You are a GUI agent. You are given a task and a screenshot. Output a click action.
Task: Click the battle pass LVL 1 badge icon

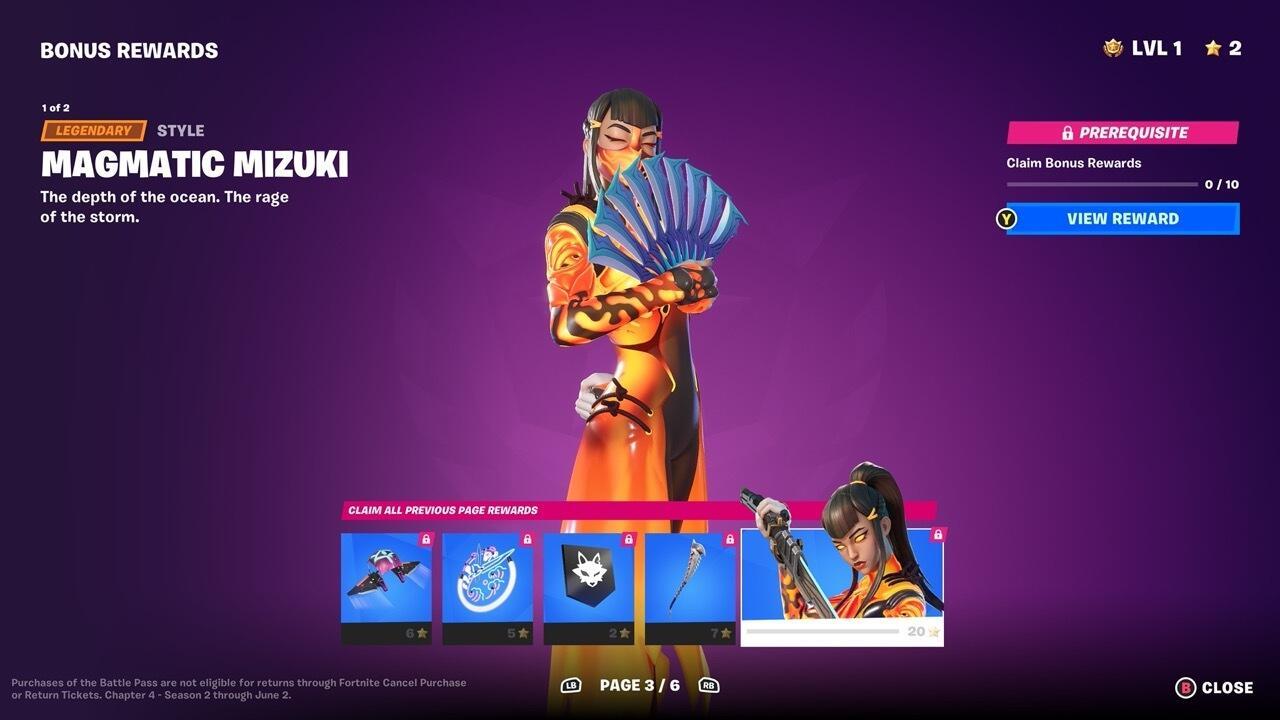1112,47
